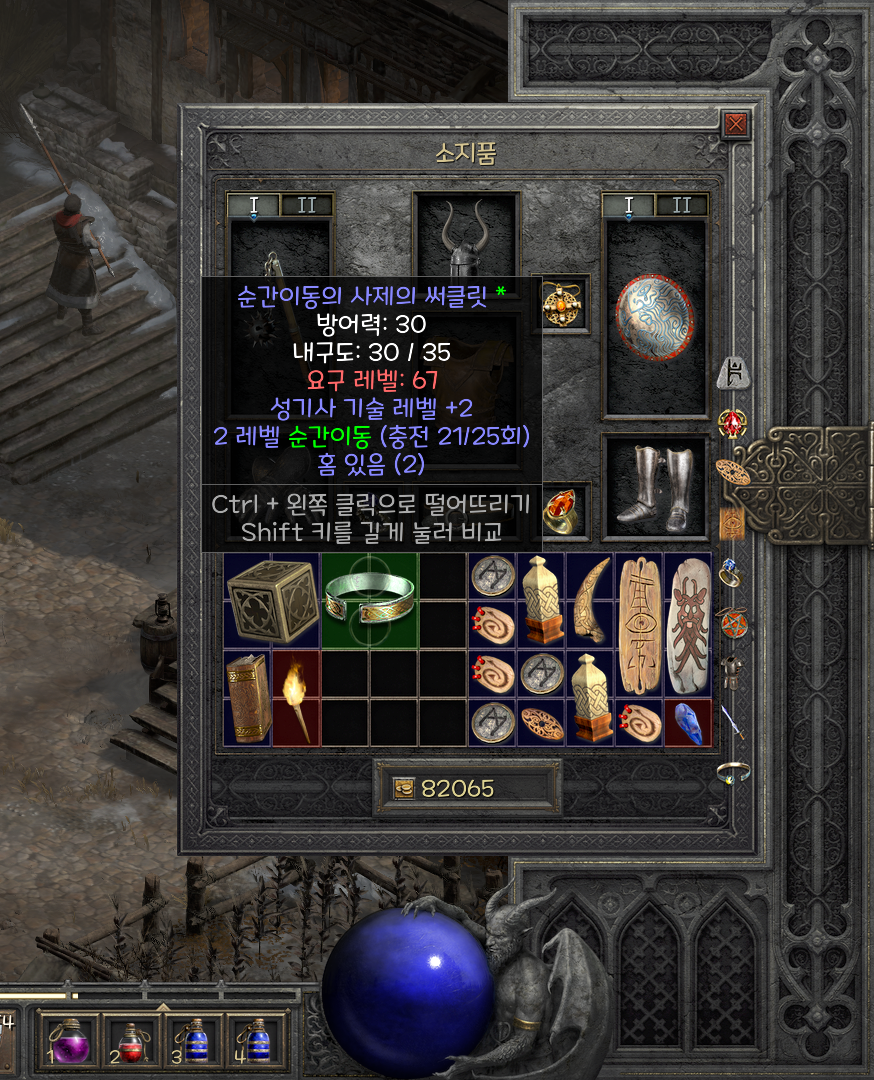Pick up the flaming torch charm
Image resolution: width=874 pixels, height=1080 pixels.
click(x=297, y=698)
